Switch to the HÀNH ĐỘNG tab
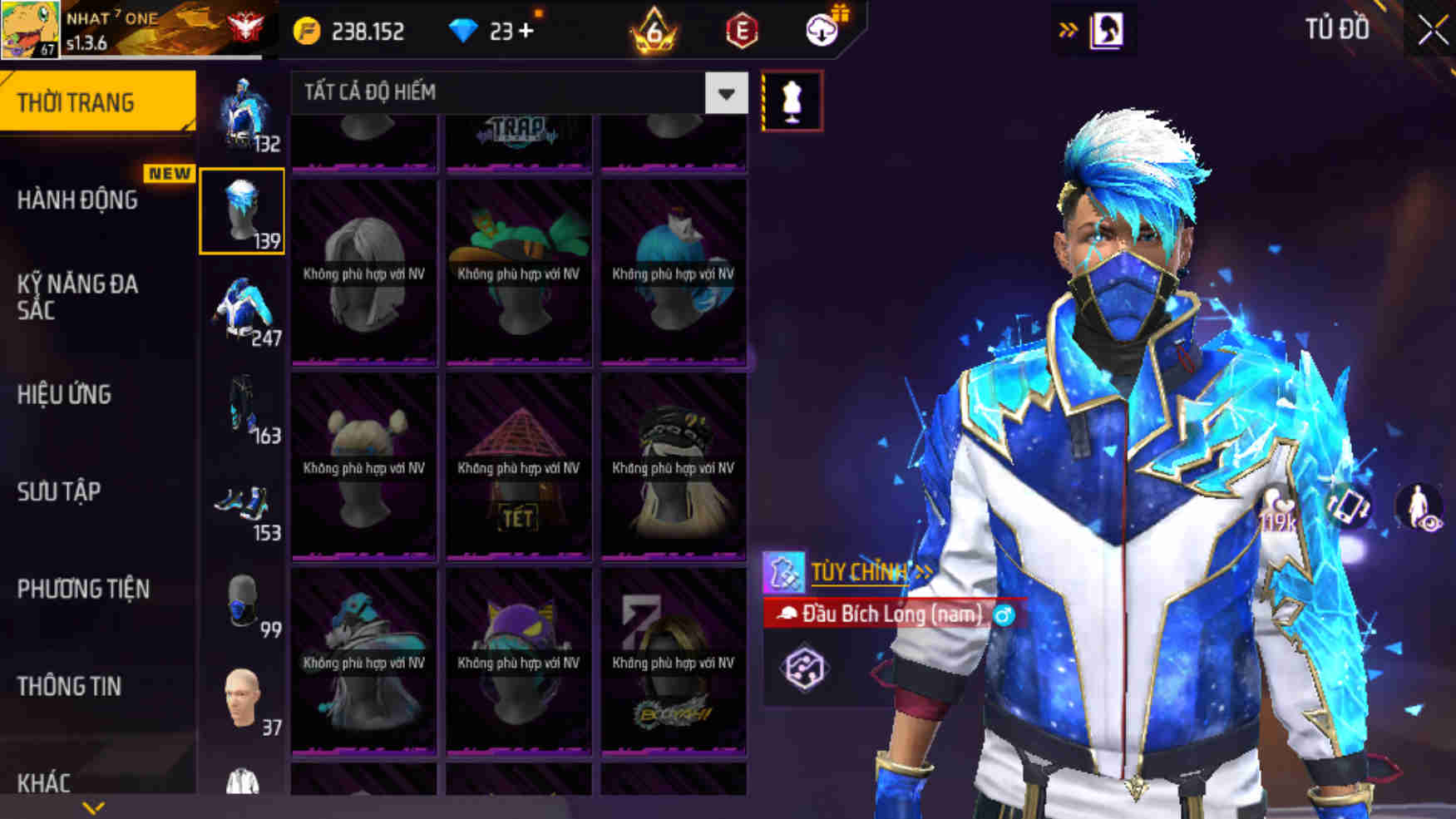 [79, 200]
